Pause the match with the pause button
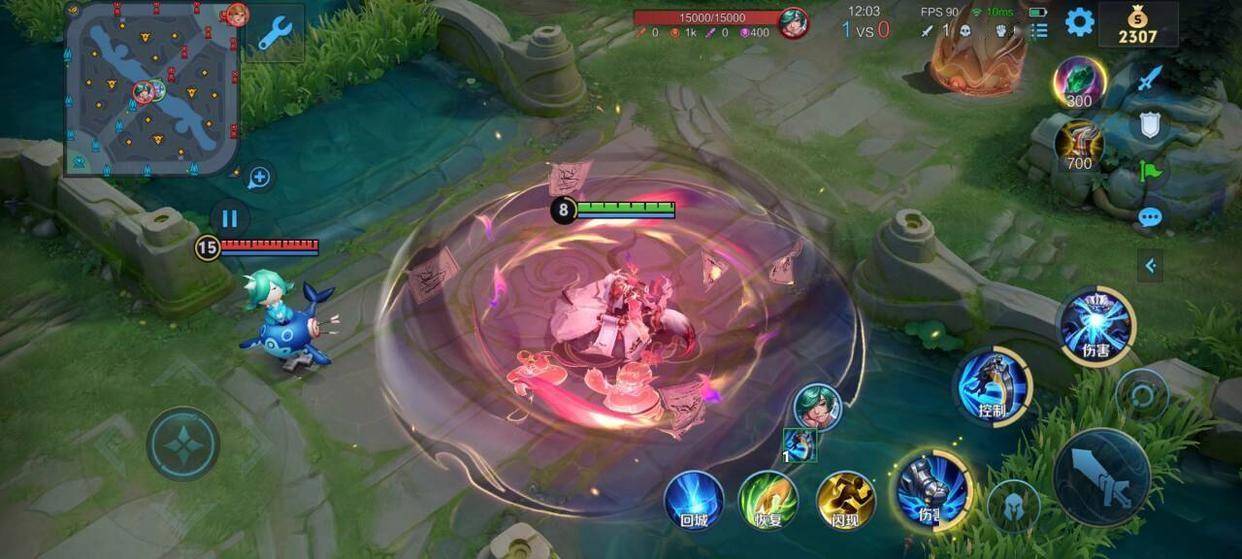1242x559 pixels. pos(230,218)
